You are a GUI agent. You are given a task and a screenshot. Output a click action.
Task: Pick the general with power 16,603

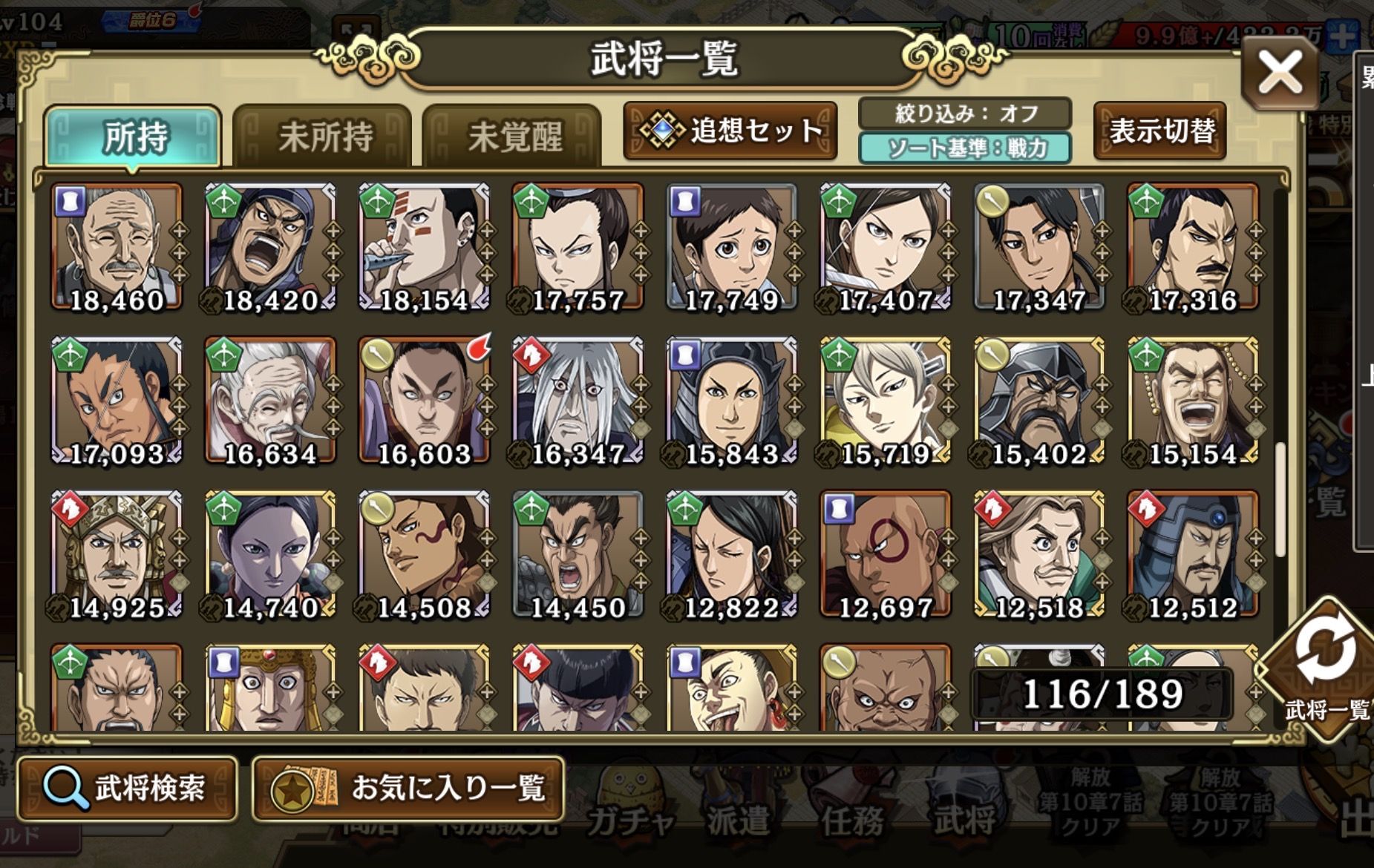point(424,401)
